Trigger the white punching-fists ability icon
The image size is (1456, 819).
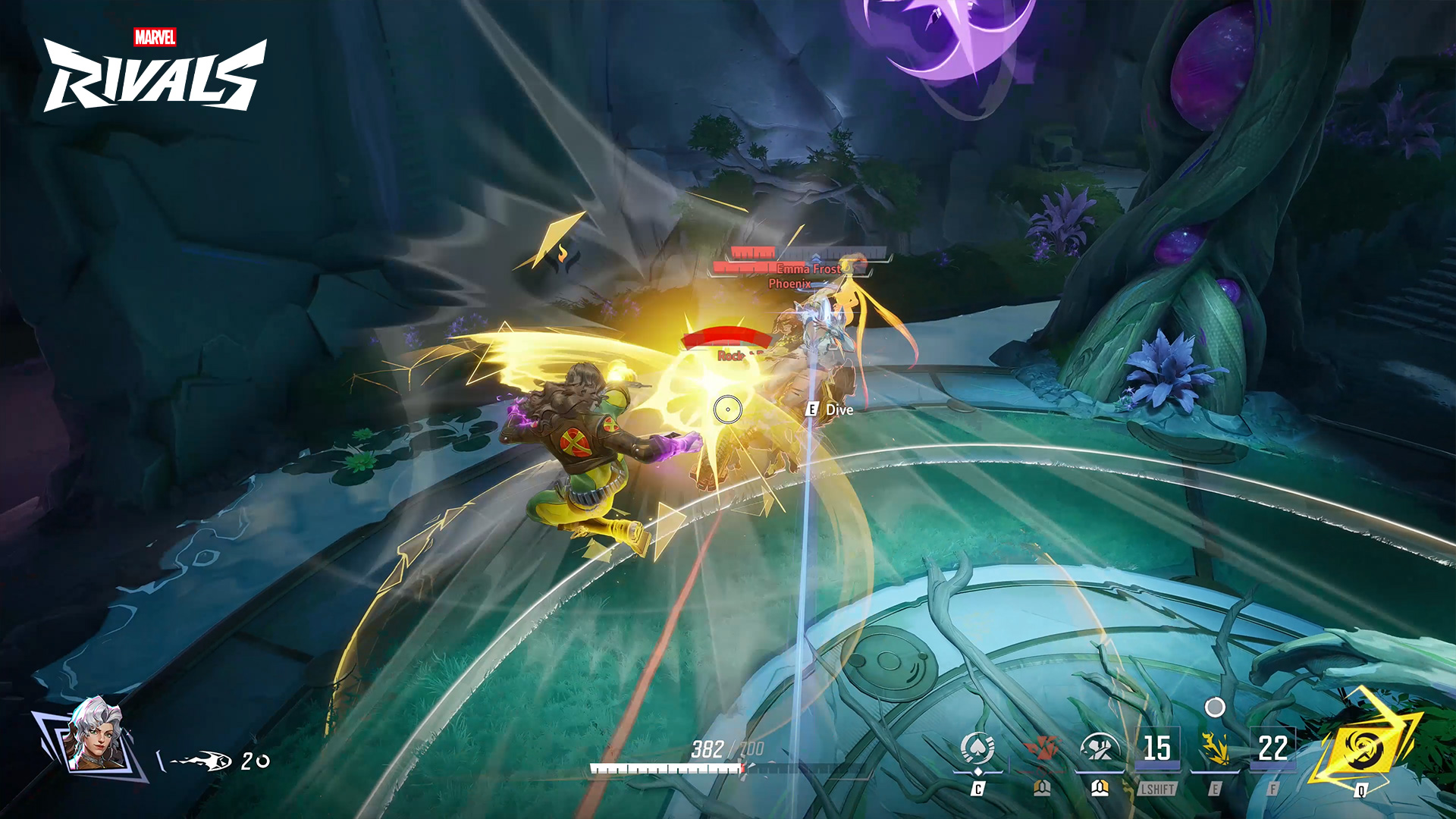coord(1100,749)
